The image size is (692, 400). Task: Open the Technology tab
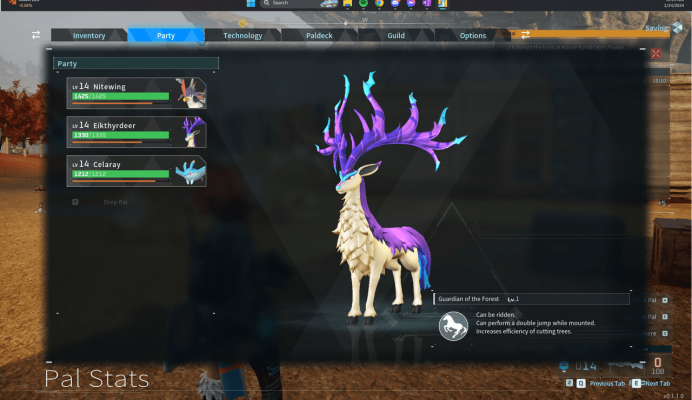coord(242,36)
